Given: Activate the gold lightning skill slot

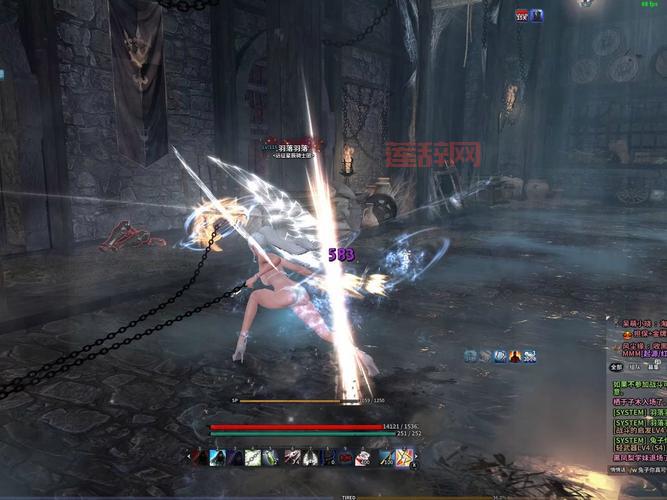Looking at the screenshot, I should (x=403, y=457).
